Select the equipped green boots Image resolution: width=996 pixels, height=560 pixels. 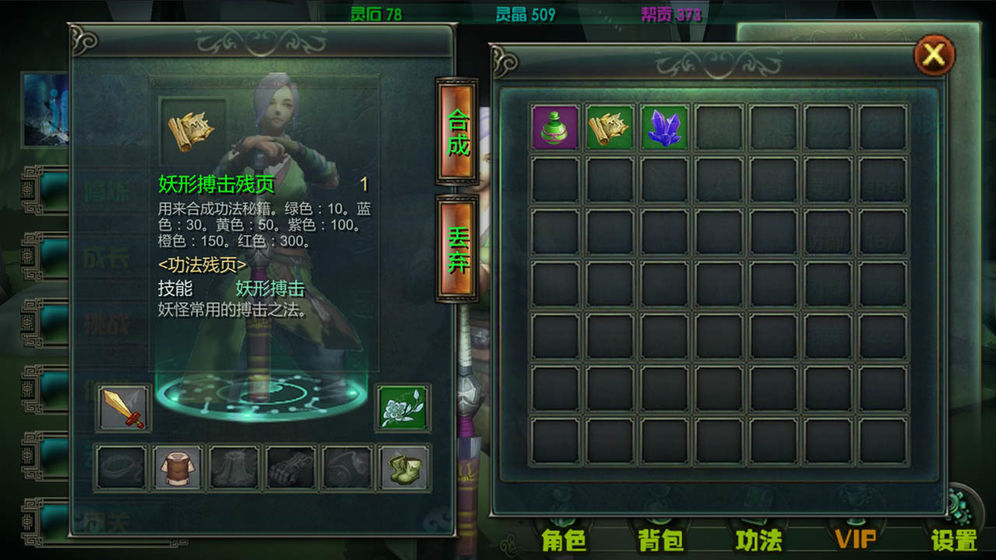pos(404,468)
